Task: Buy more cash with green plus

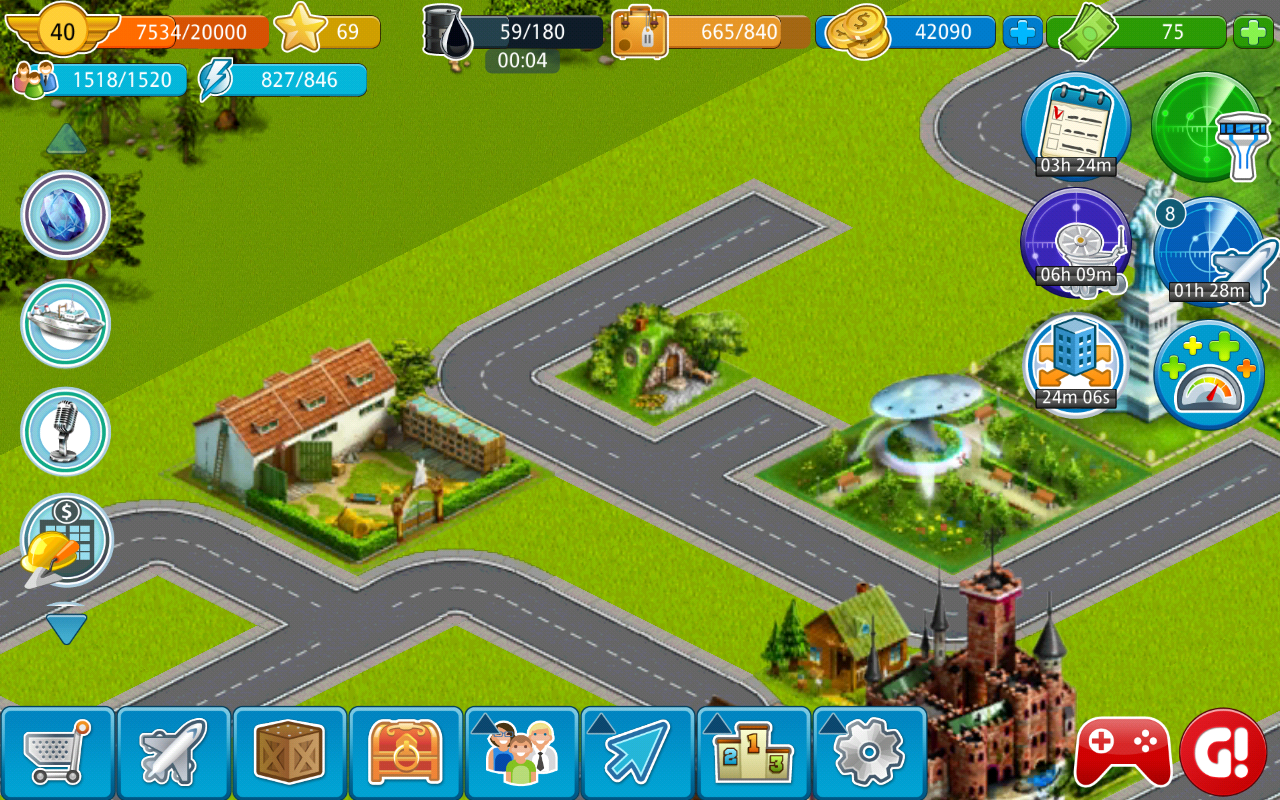Action: tap(1253, 33)
